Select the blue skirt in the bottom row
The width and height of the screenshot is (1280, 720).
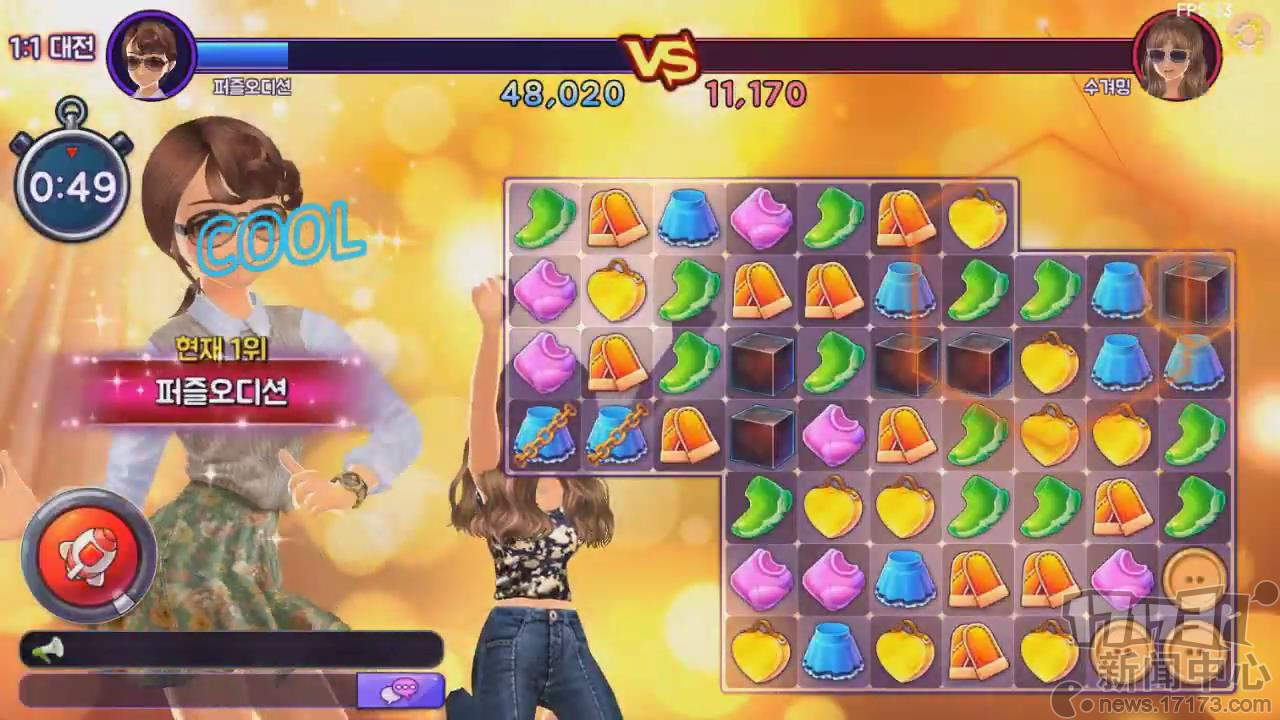click(x=833, y=652)
